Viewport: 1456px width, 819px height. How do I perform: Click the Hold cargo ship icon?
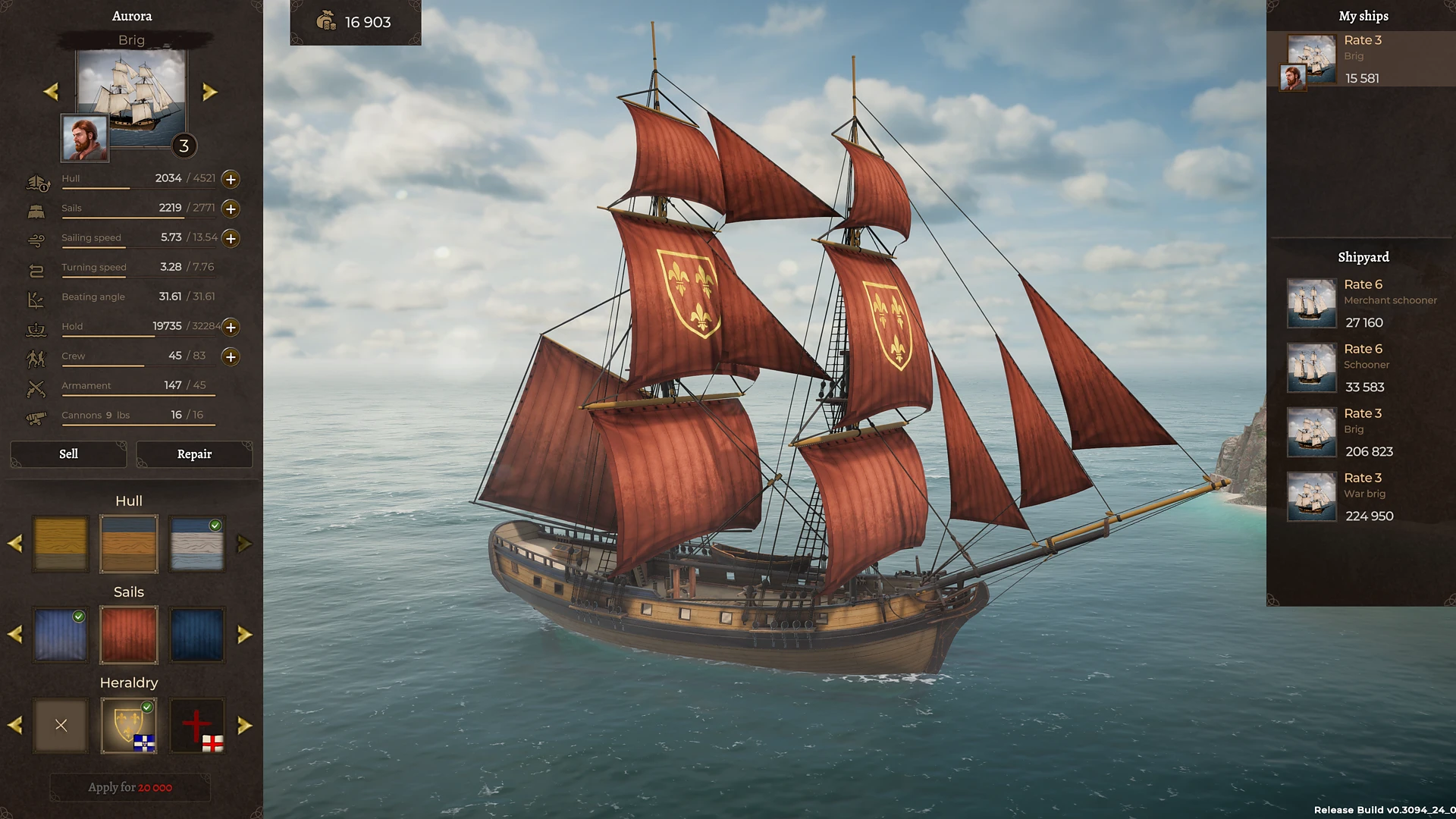coord(36,327)
